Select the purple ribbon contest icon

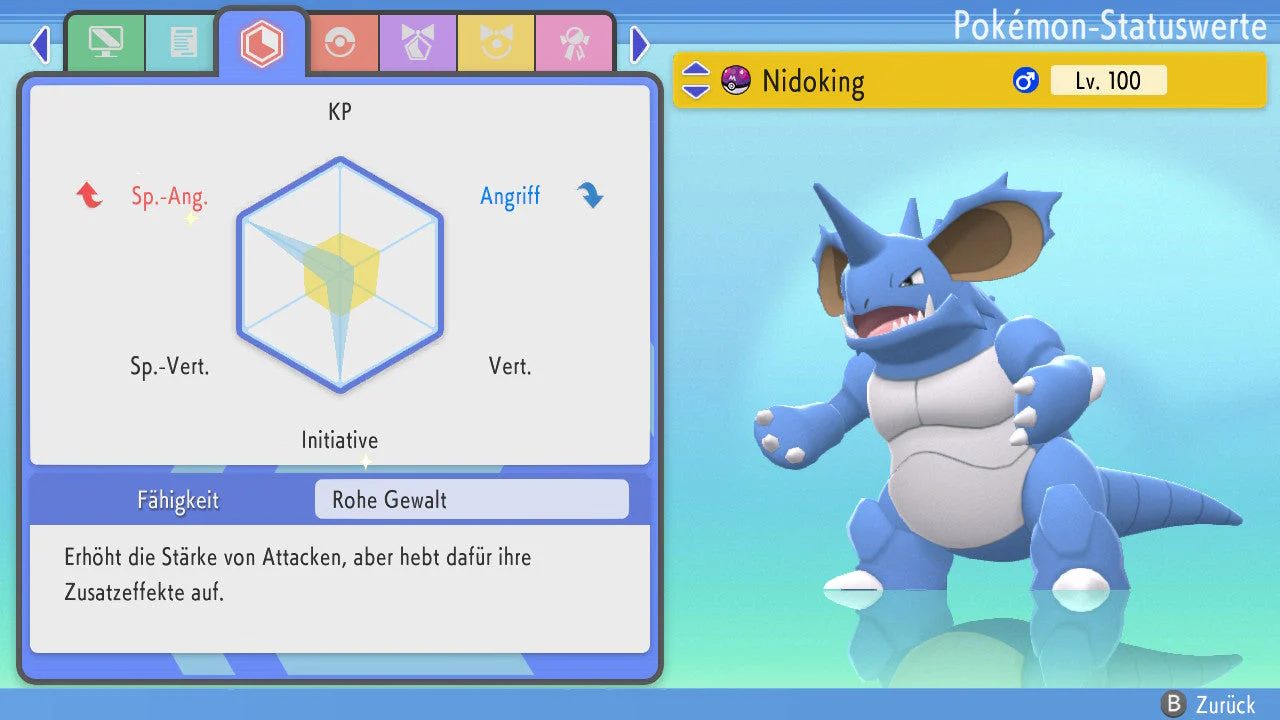(x=417, y=42)
